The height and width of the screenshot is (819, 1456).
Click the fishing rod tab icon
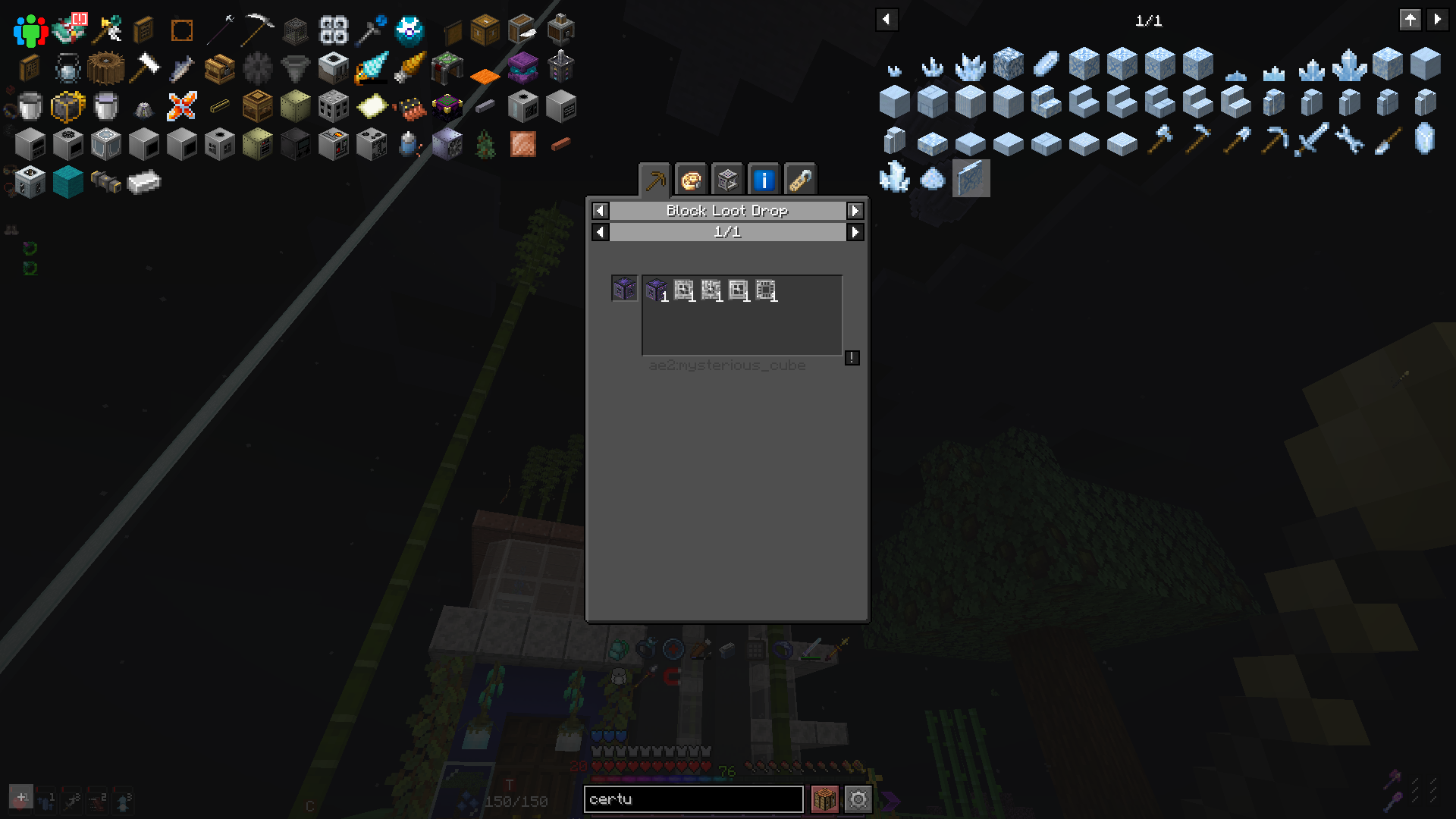799,180
